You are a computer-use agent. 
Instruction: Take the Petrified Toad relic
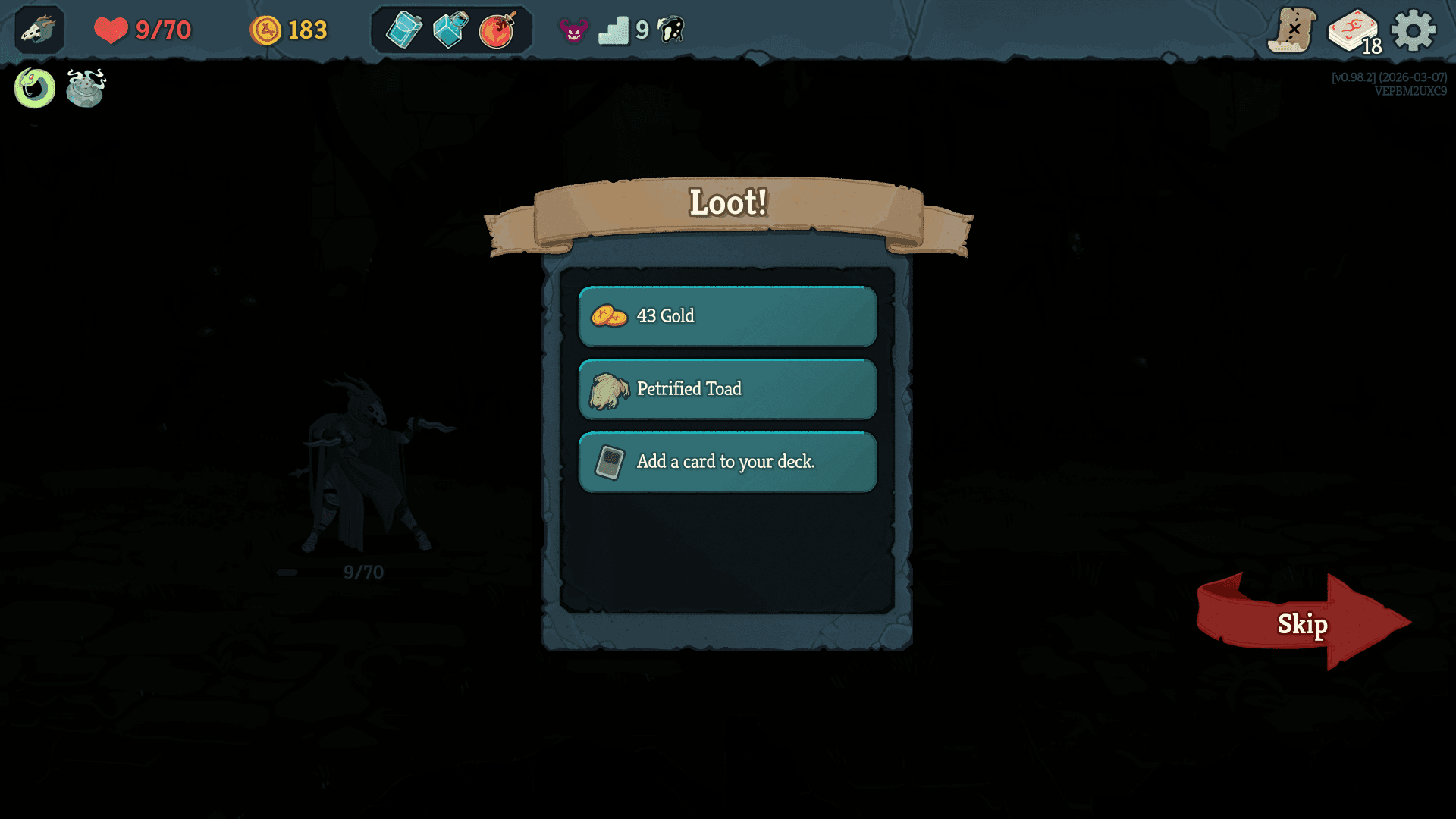tap(726, 388)
